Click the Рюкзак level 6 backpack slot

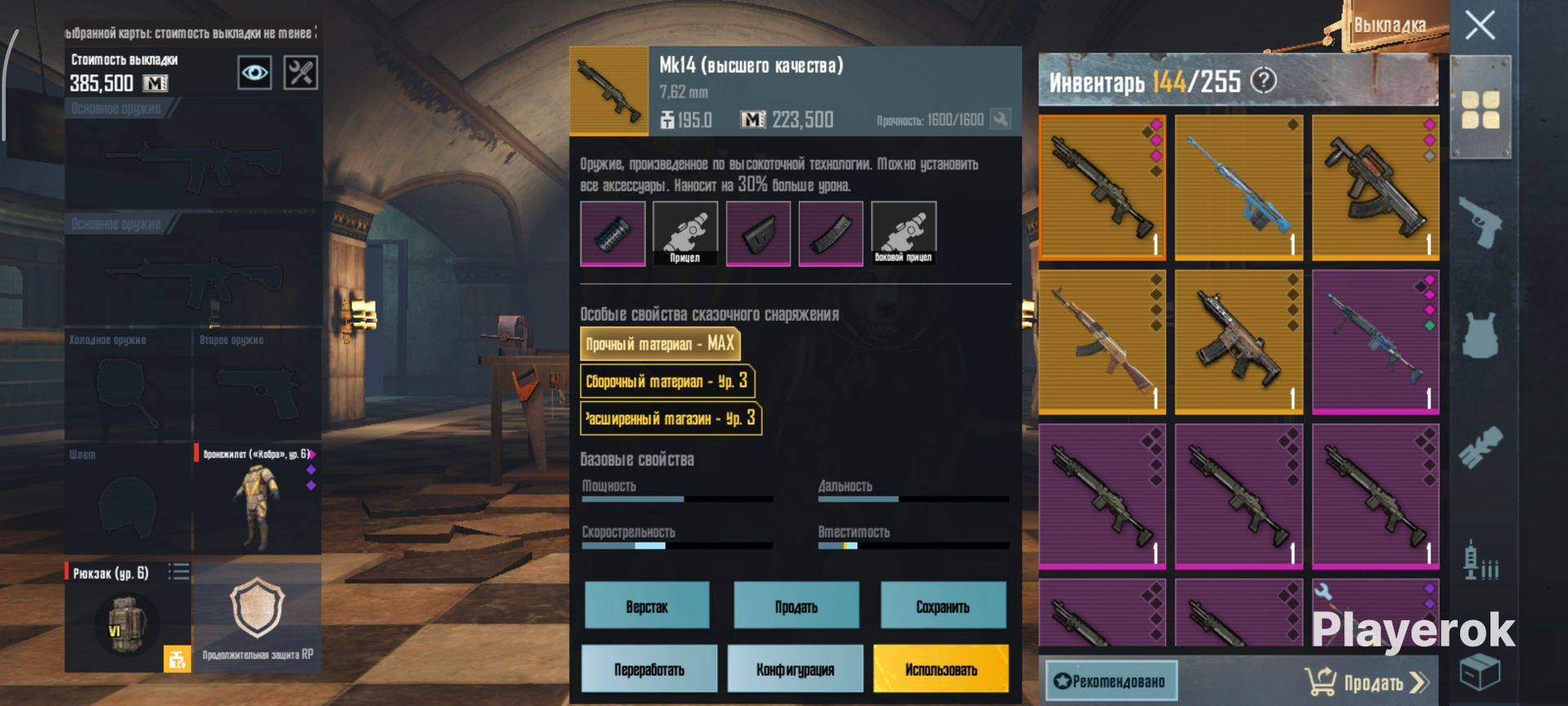(x=127, y=617)
